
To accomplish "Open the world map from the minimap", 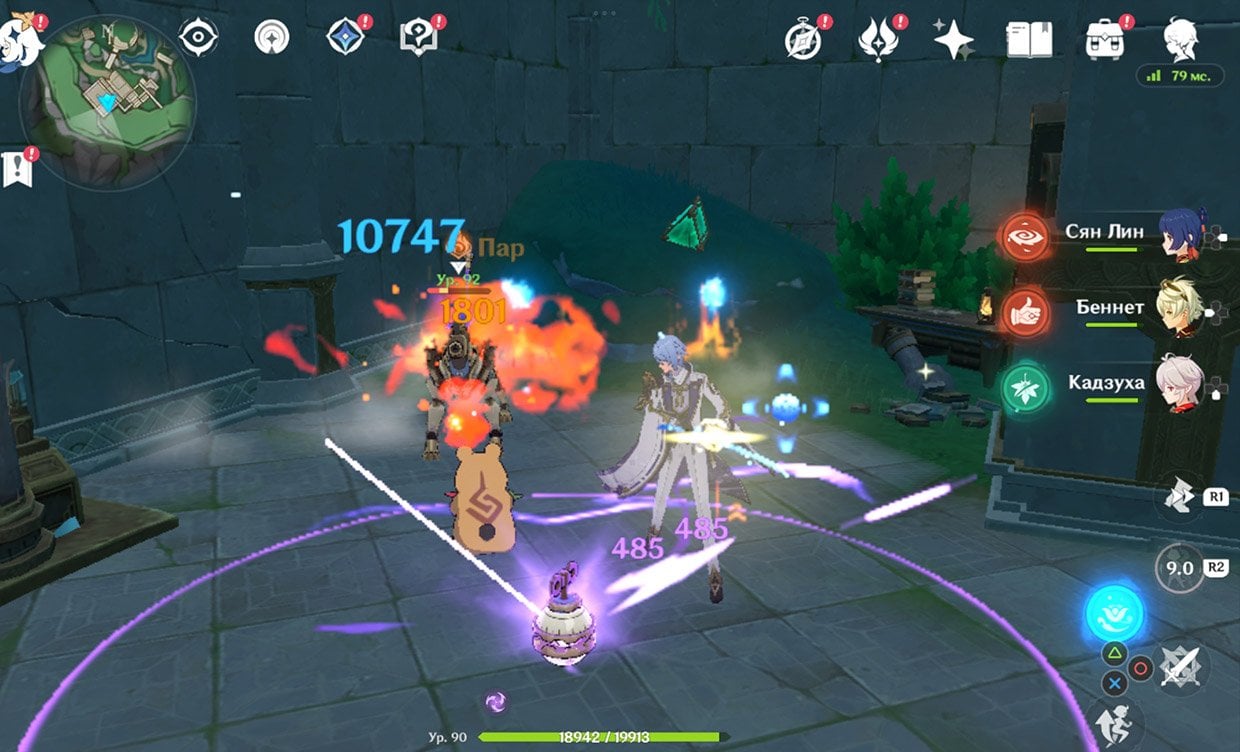I will point(106,103).
